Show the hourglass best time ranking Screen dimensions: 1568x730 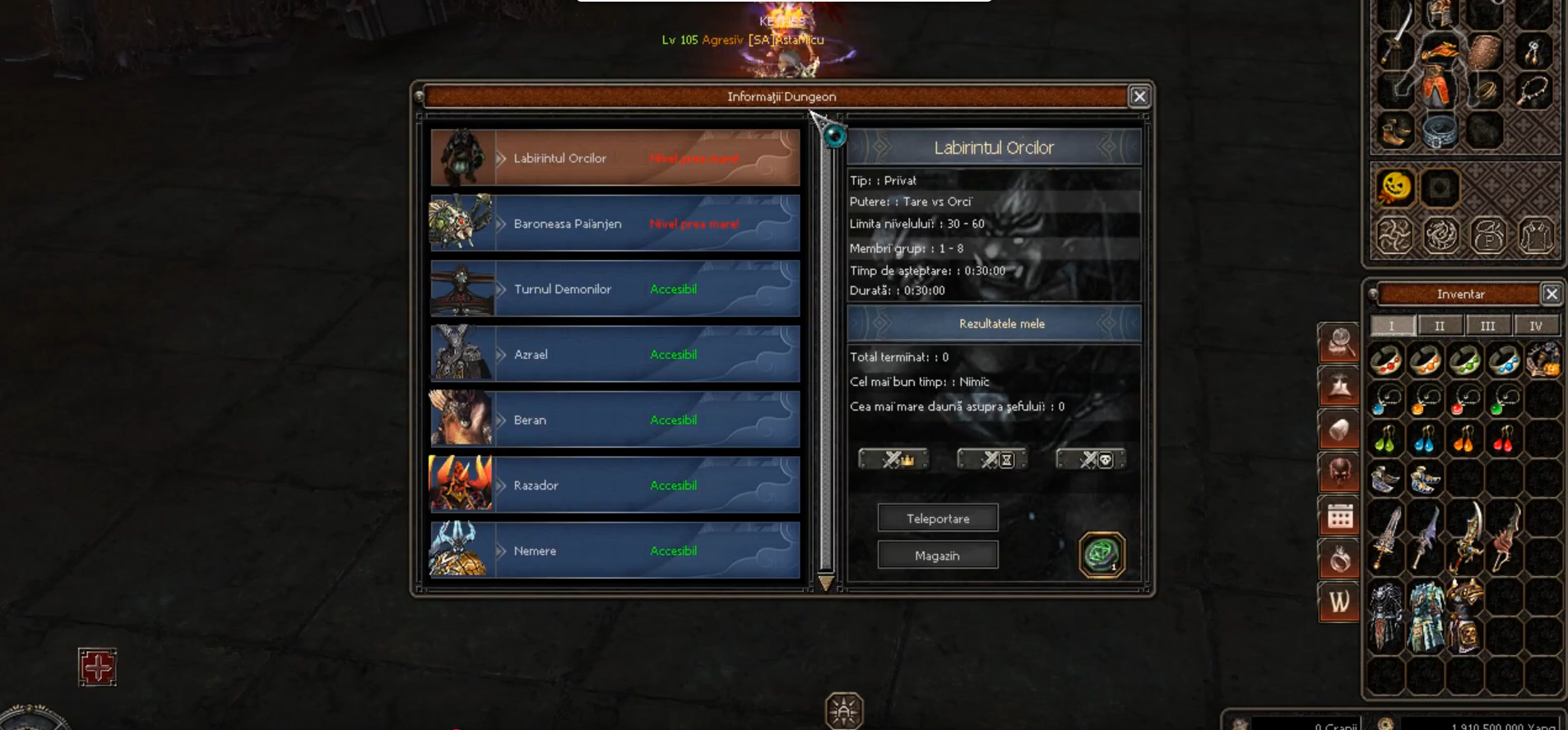point(992,459)
